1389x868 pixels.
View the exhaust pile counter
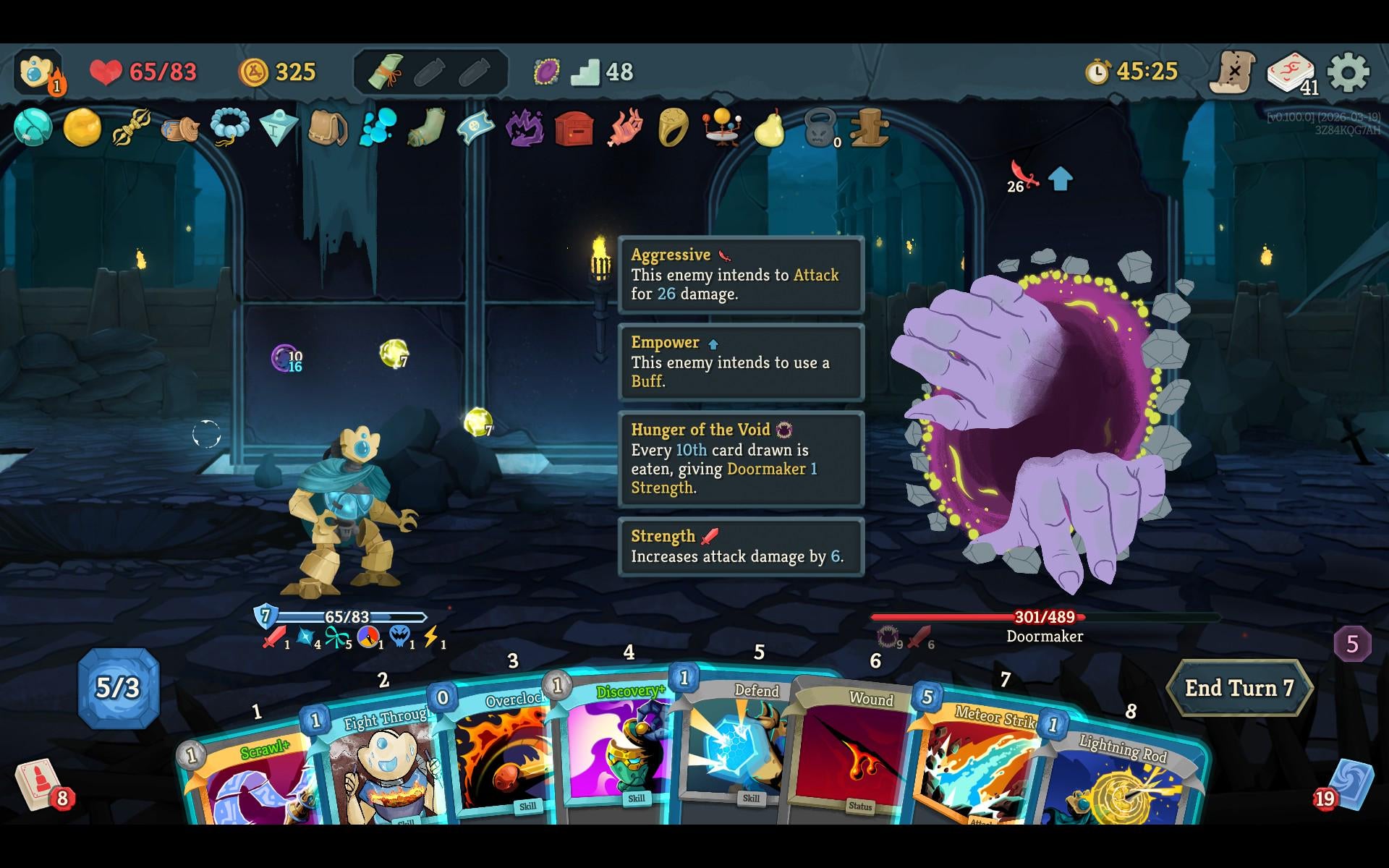coord(1352,644)
